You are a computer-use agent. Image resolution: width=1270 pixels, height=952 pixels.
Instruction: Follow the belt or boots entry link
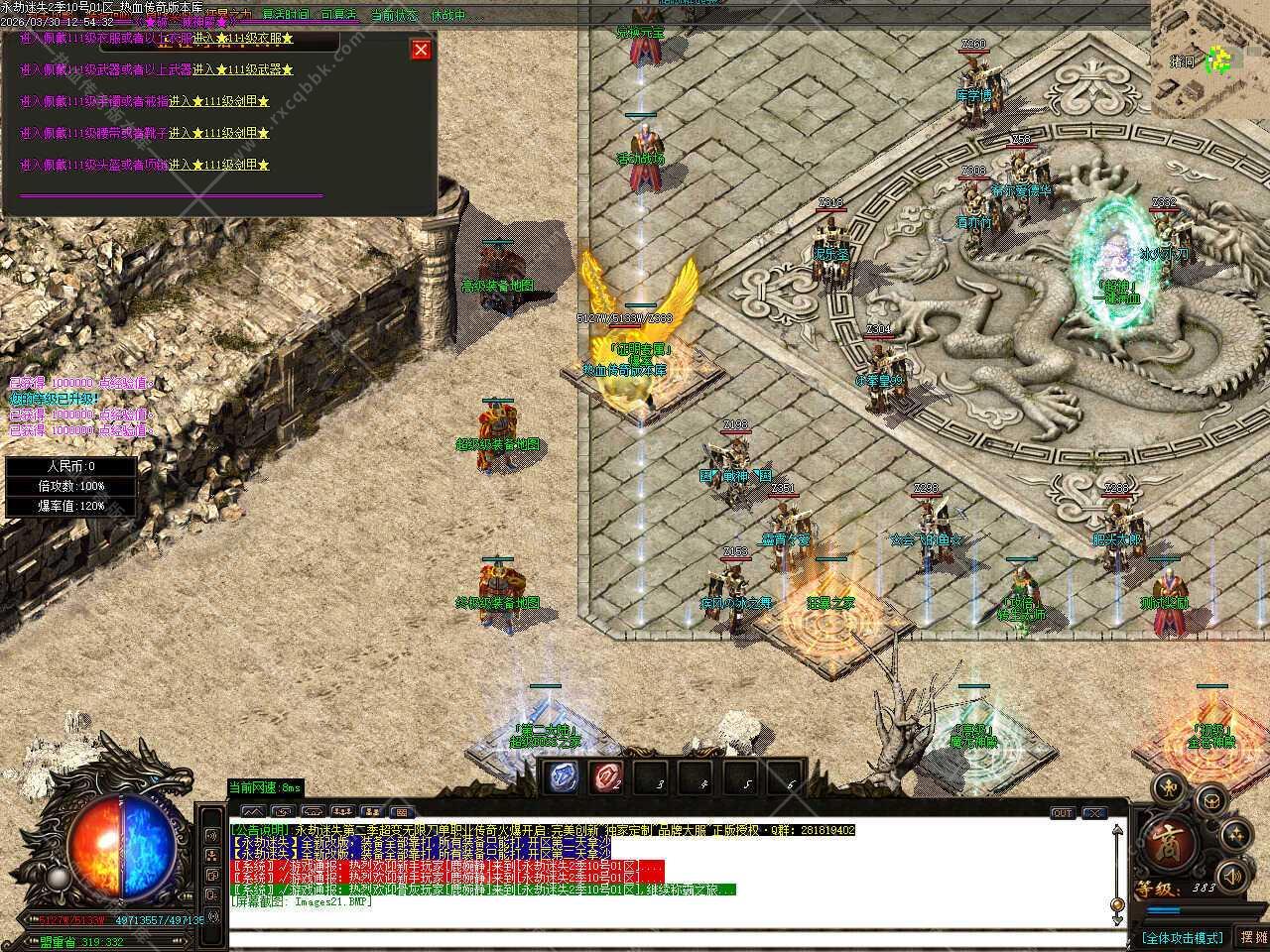[218, 133]
